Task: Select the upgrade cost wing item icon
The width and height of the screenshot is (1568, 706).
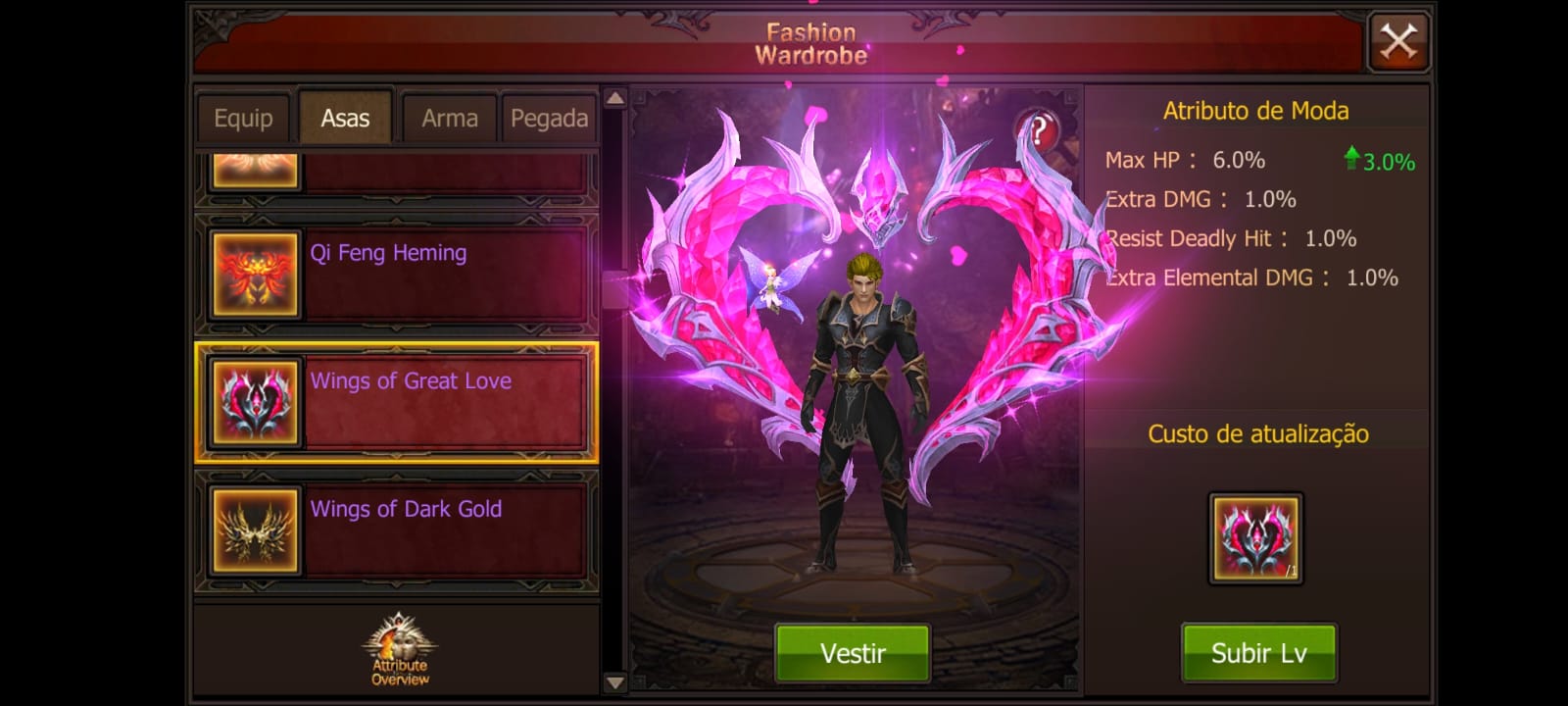Action: click(x=1255, y=538)
